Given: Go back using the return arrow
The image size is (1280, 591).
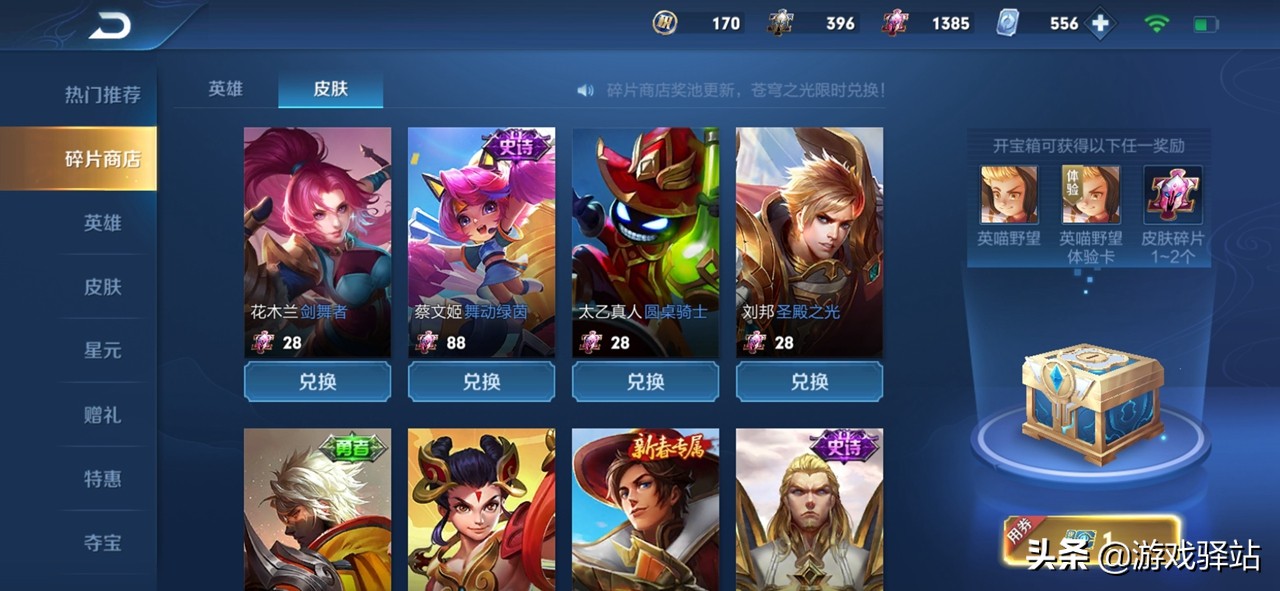Looking at the screenshot, I should [x=109, y=26].
